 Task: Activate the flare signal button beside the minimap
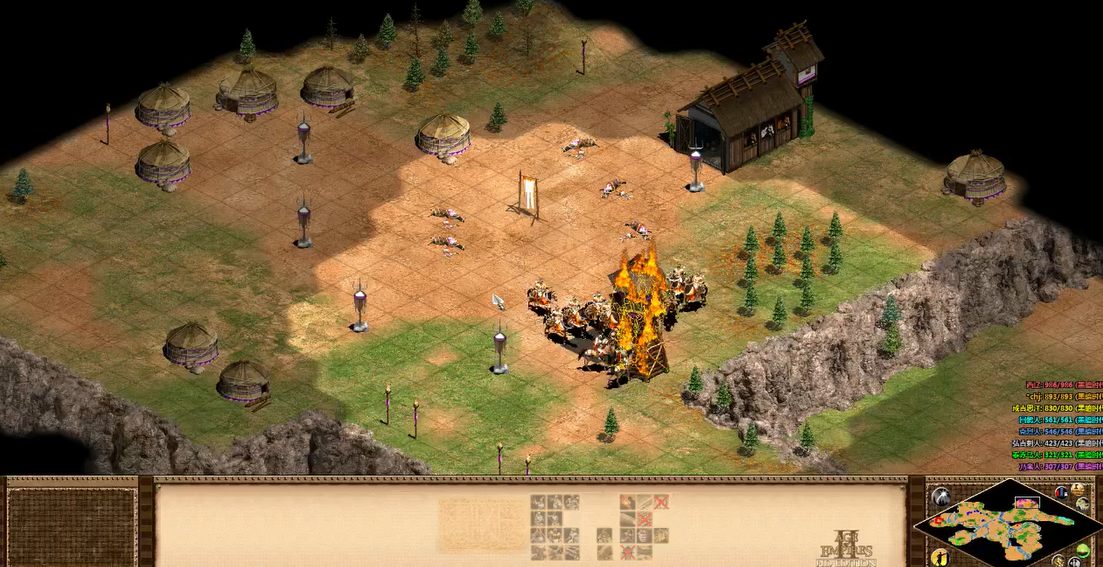tap(940, 497)
